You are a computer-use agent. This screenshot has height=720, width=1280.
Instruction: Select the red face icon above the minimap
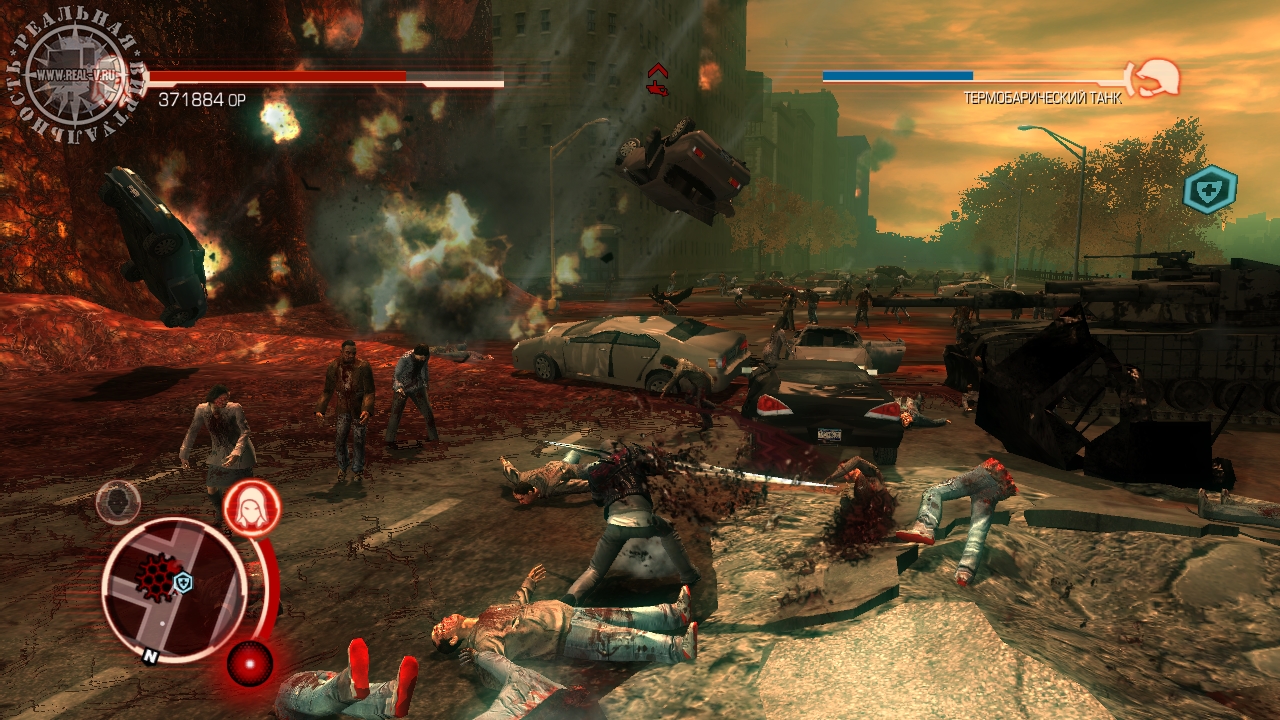coord(251,508)
